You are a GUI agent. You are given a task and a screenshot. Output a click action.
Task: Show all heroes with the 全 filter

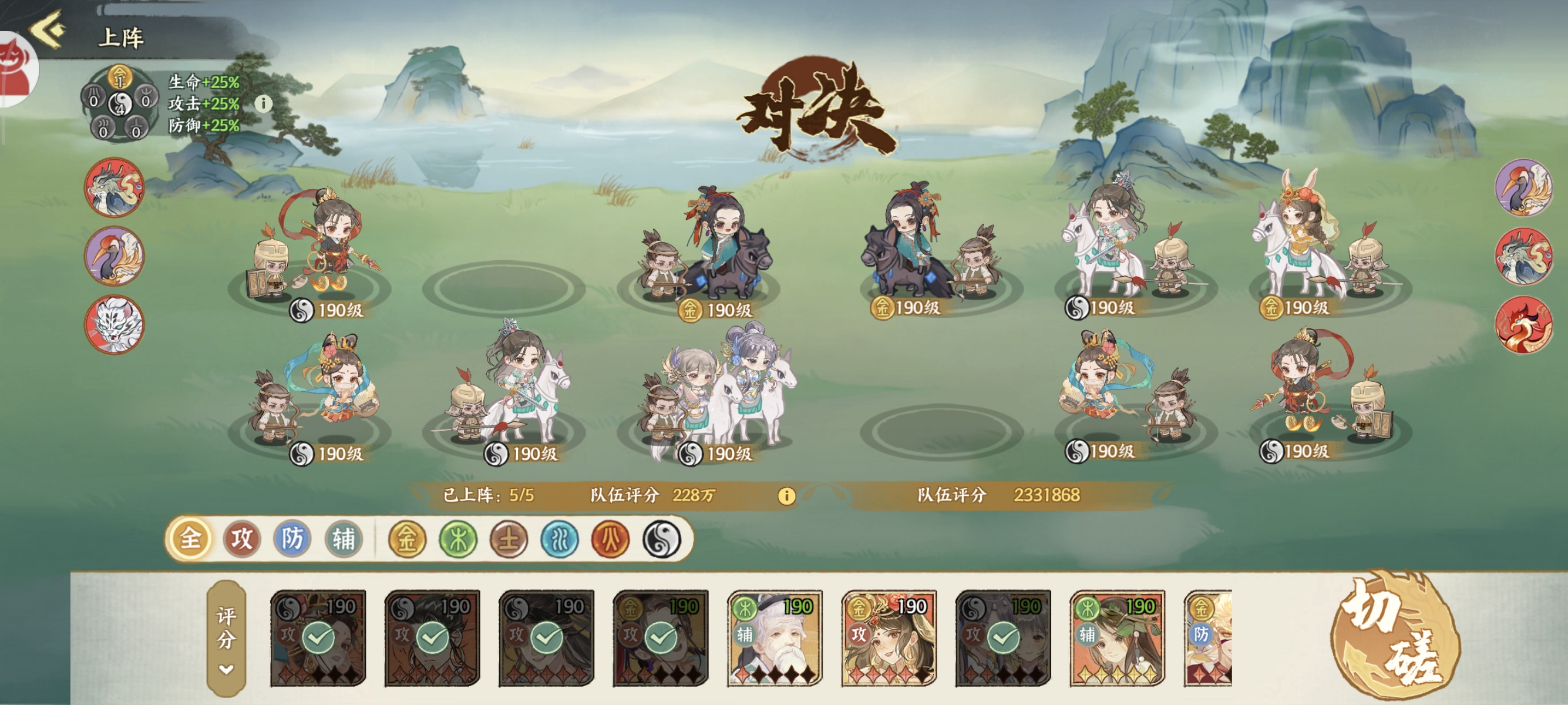(x=190, y=538)
